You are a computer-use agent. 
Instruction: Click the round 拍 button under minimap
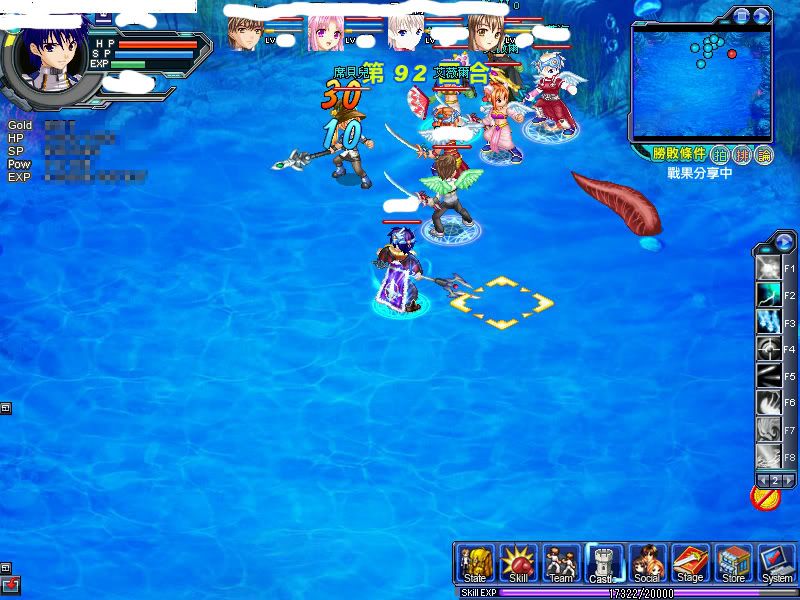click(720, 154)
